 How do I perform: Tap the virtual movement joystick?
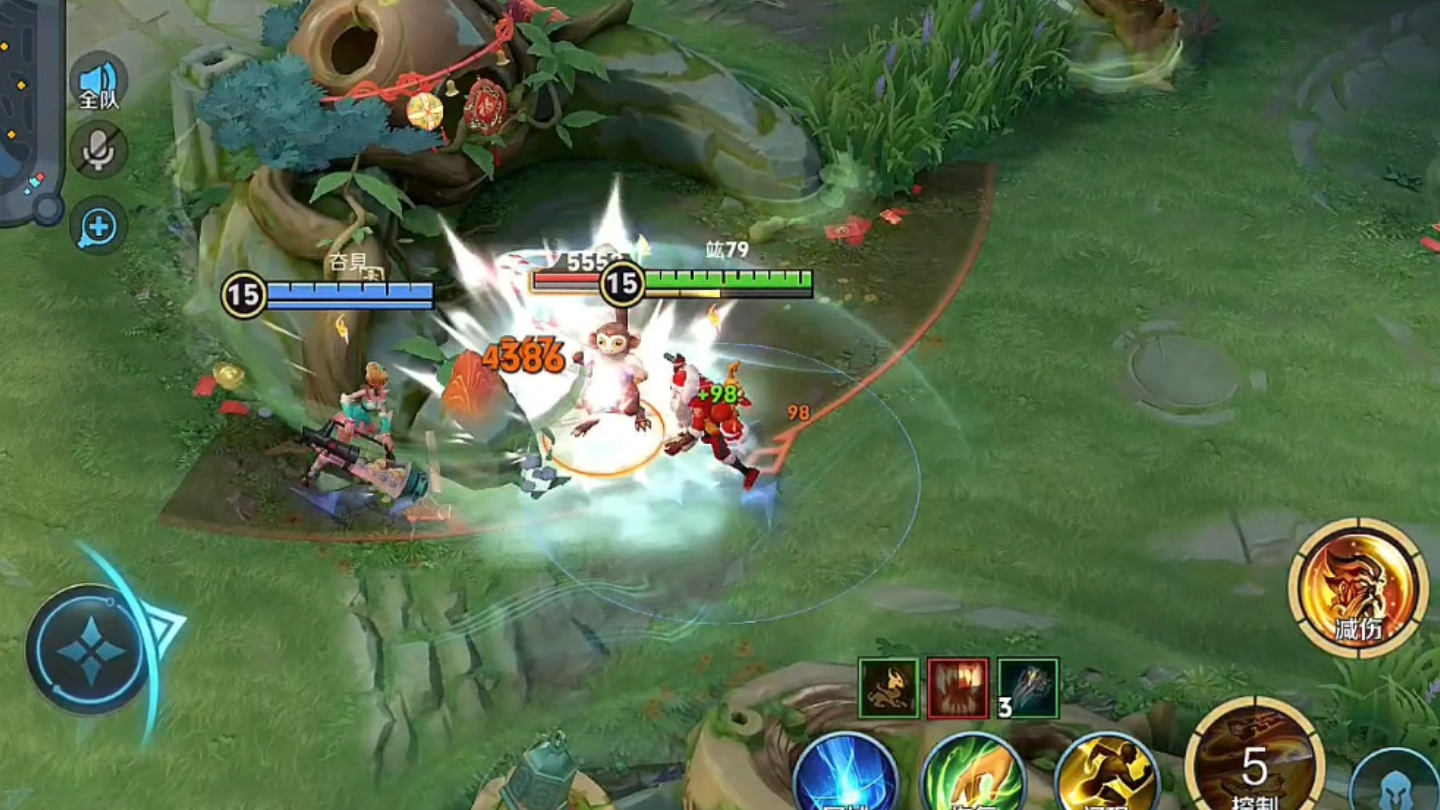click(90, 650)
